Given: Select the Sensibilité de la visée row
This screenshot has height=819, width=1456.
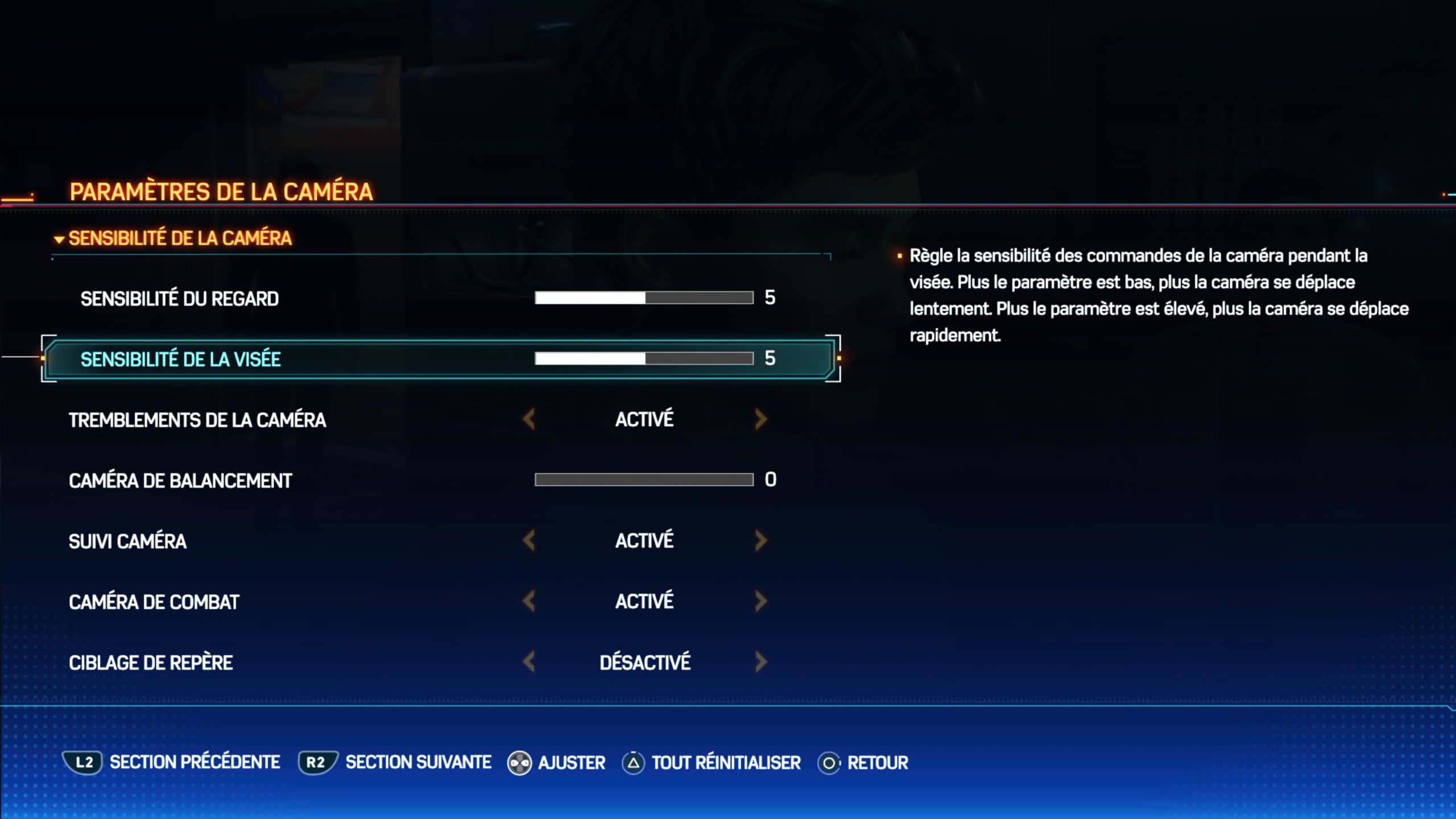Looking at the screenshot, I should coord(181,359).
